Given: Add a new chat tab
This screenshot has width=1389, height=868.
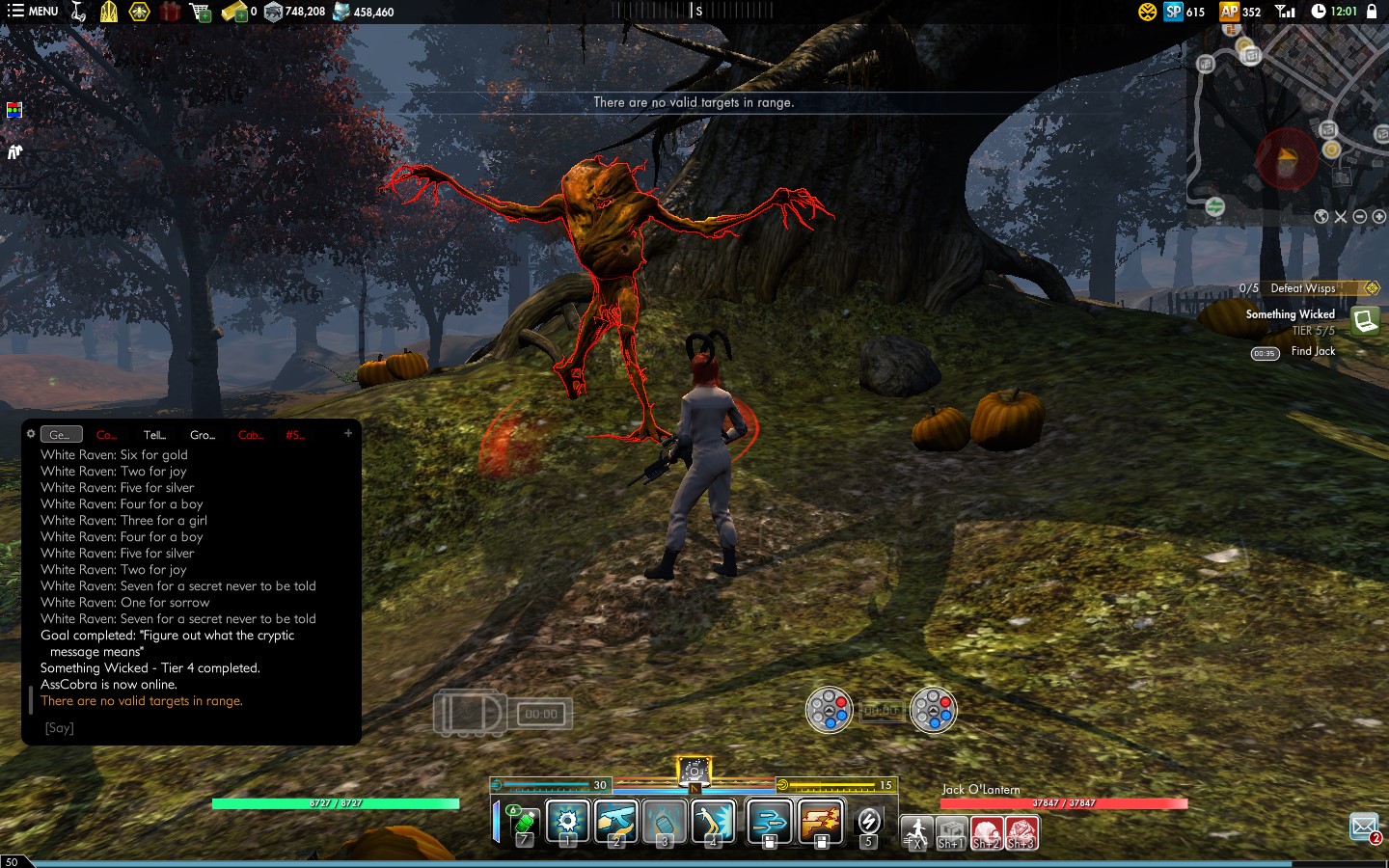Looking at the screenshot, I should click(x=348, y=434).
